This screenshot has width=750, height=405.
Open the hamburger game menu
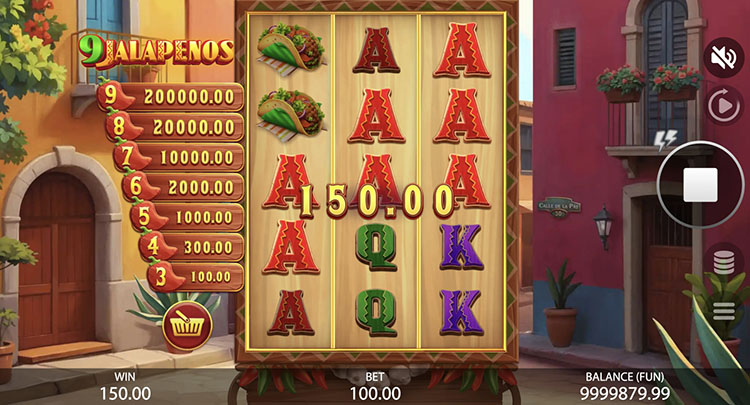[x=722, y=311]
